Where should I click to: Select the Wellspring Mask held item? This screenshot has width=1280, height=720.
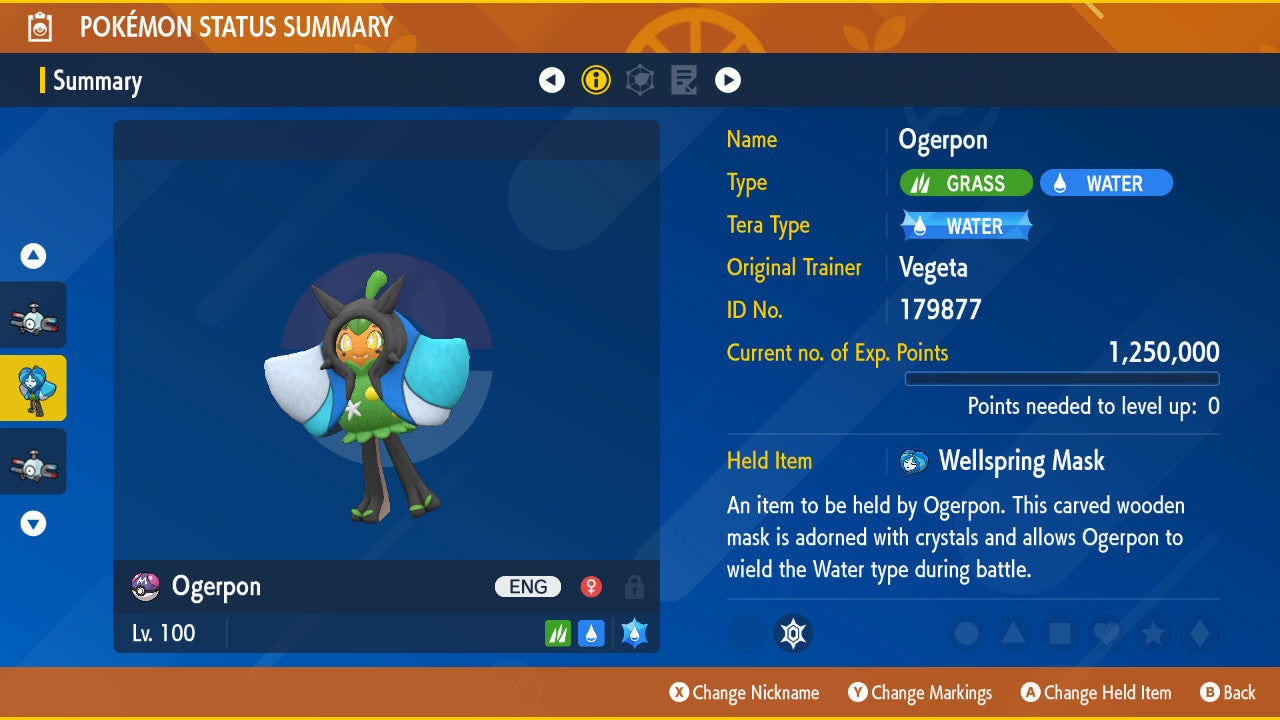point(1020,461)
